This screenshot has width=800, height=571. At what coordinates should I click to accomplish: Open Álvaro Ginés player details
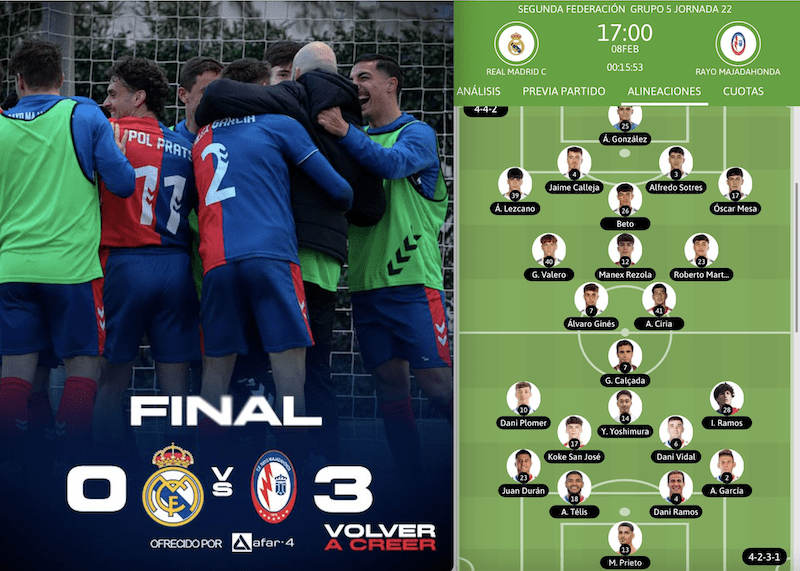click(591, 298)
